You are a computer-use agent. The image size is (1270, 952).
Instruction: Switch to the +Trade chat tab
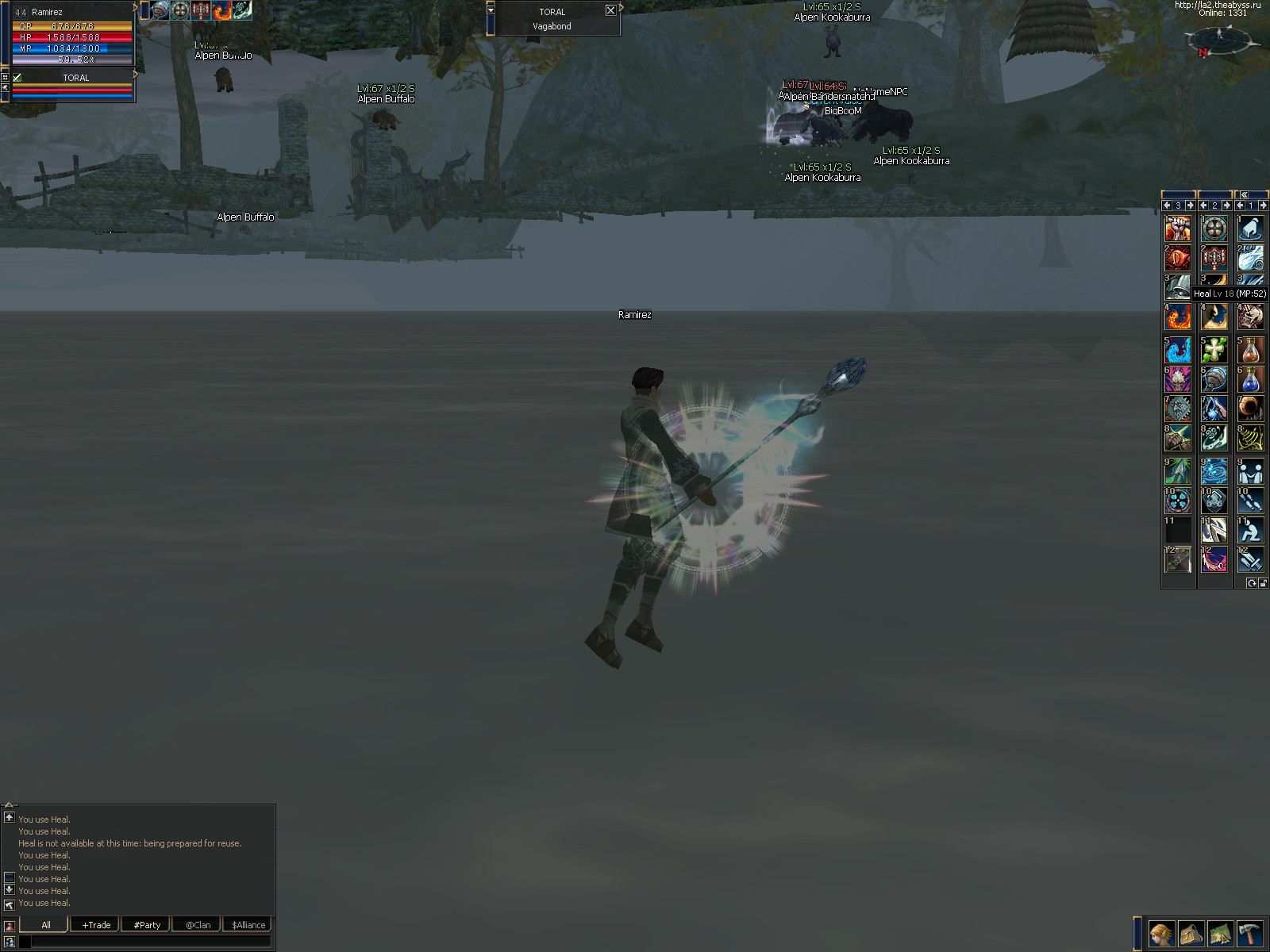pyautogui.click(x=96, y=925)
